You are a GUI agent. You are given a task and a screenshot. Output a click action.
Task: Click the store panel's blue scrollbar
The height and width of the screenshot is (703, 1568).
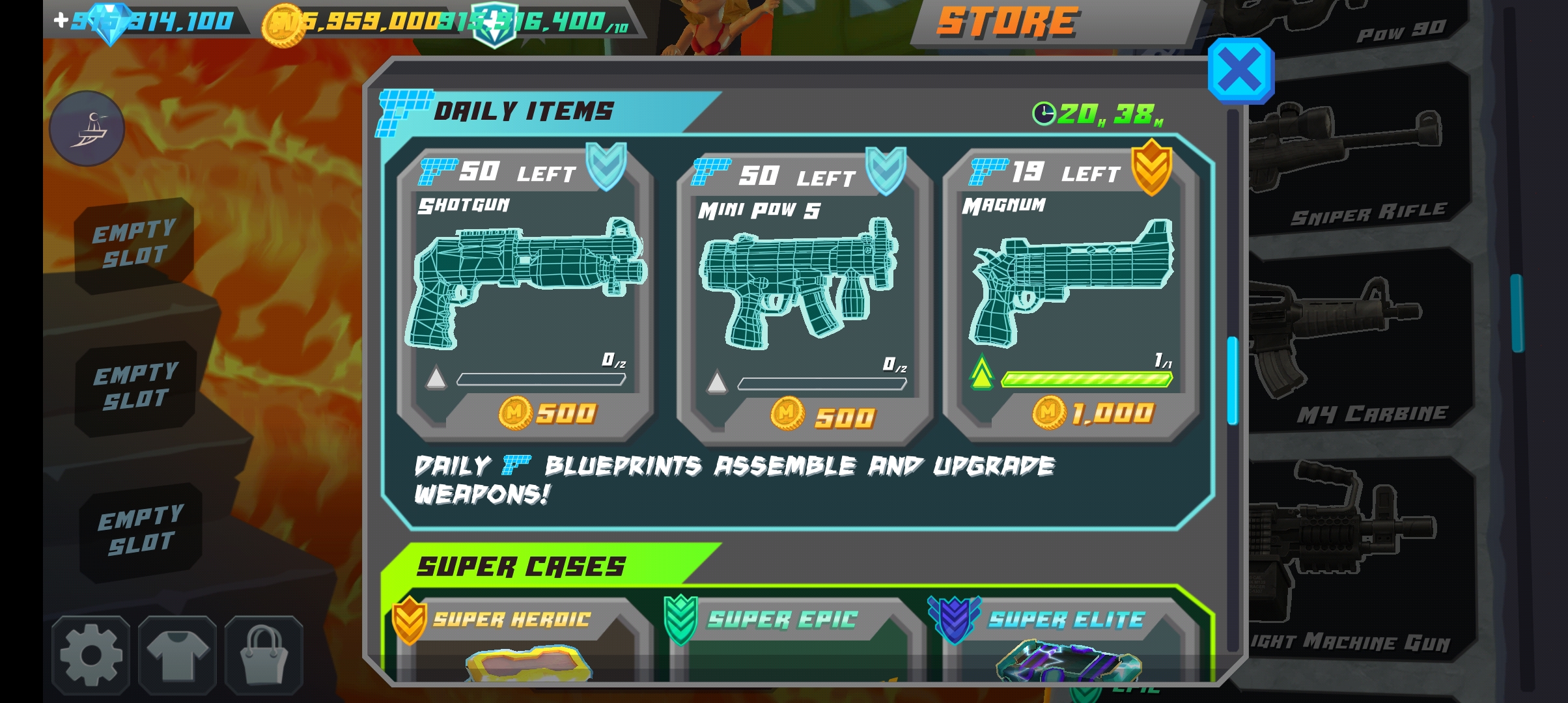1232,380
